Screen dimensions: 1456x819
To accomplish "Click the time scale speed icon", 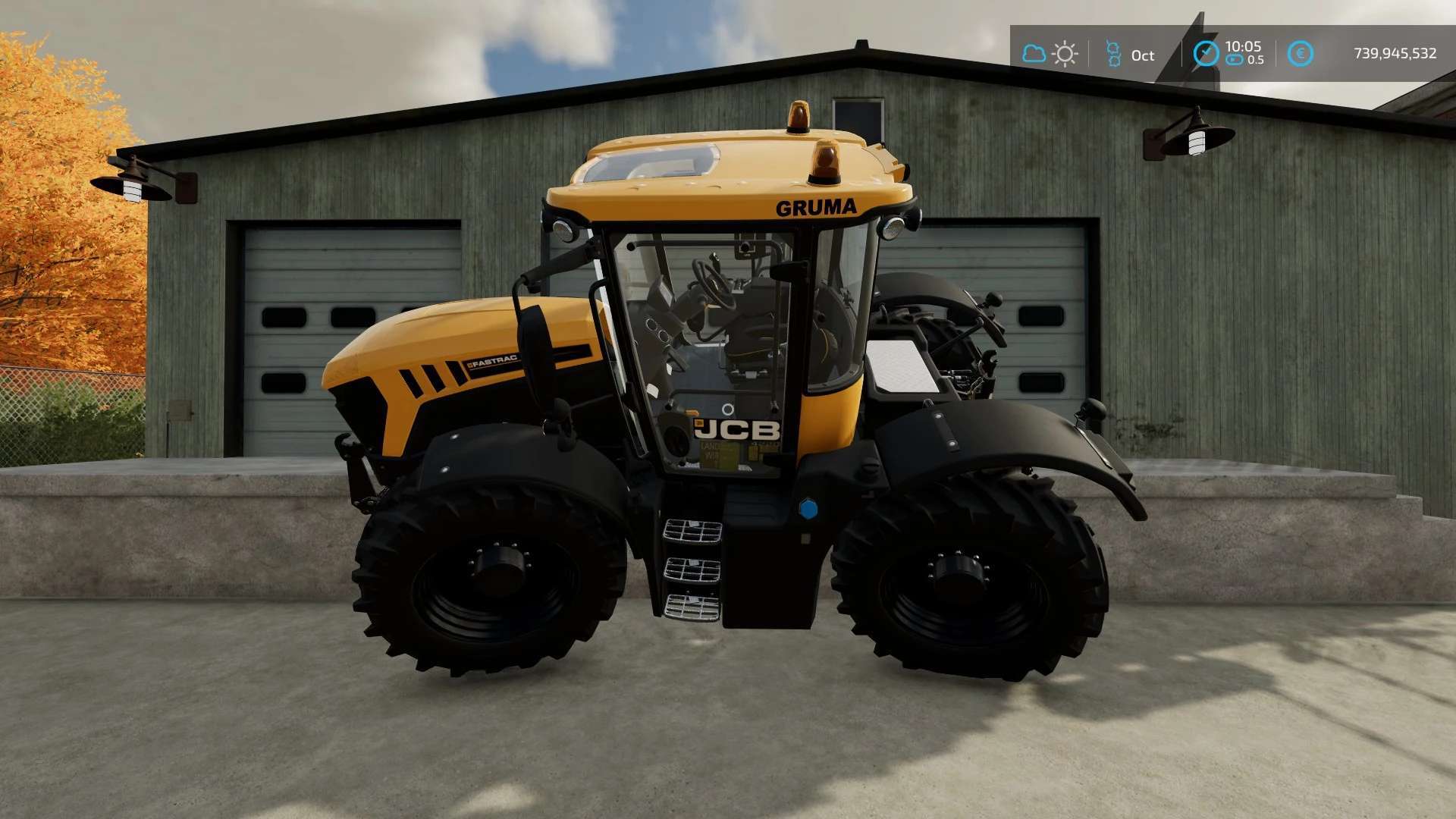I will [1235, 60].
